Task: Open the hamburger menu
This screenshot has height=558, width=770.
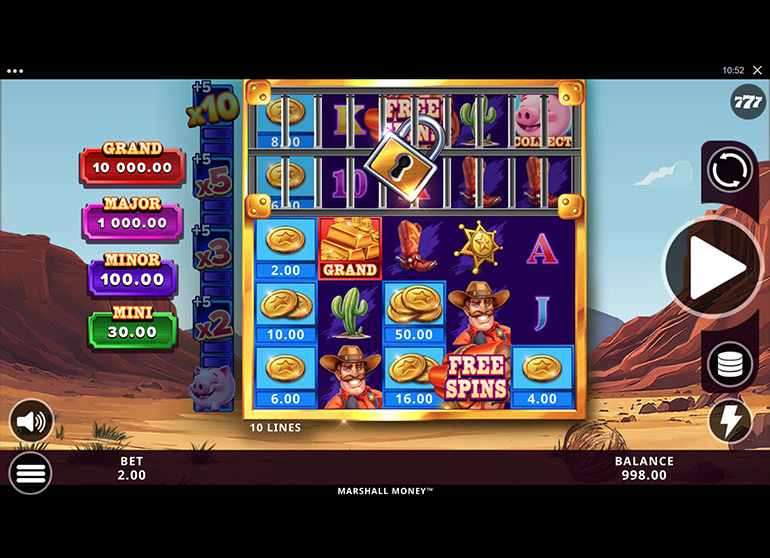Action: click(31, 472)
